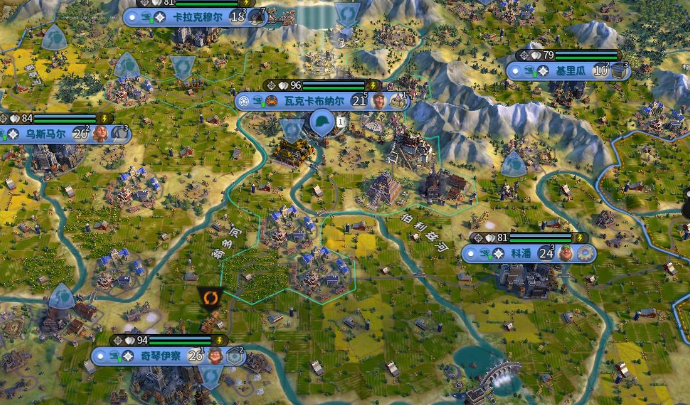Click the governor portrait on 瓦克卡布纳尔 banner
Viewport: 690px width, 405px height.
379,101
